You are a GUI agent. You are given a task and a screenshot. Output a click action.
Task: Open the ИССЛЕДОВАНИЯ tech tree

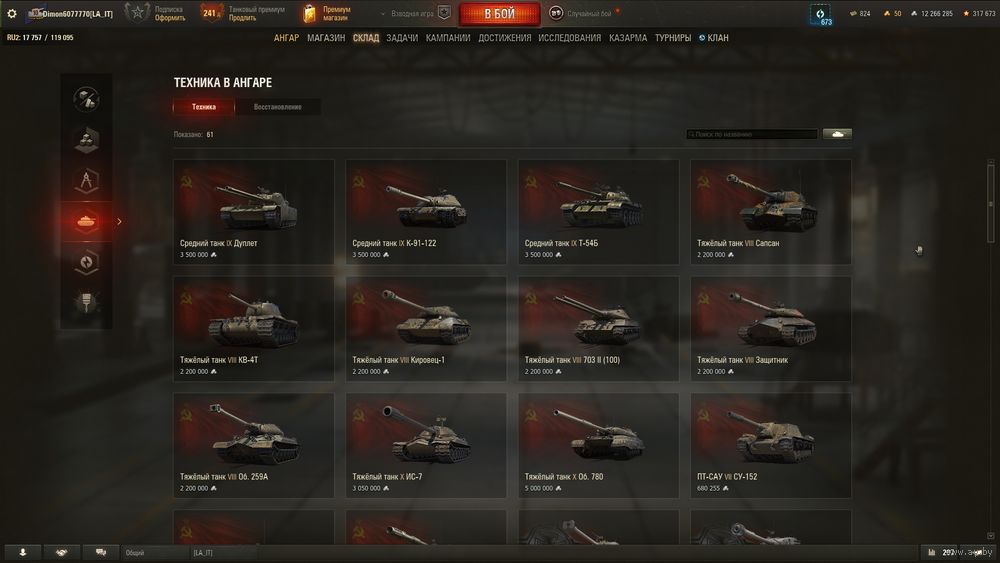click(570, 38)
